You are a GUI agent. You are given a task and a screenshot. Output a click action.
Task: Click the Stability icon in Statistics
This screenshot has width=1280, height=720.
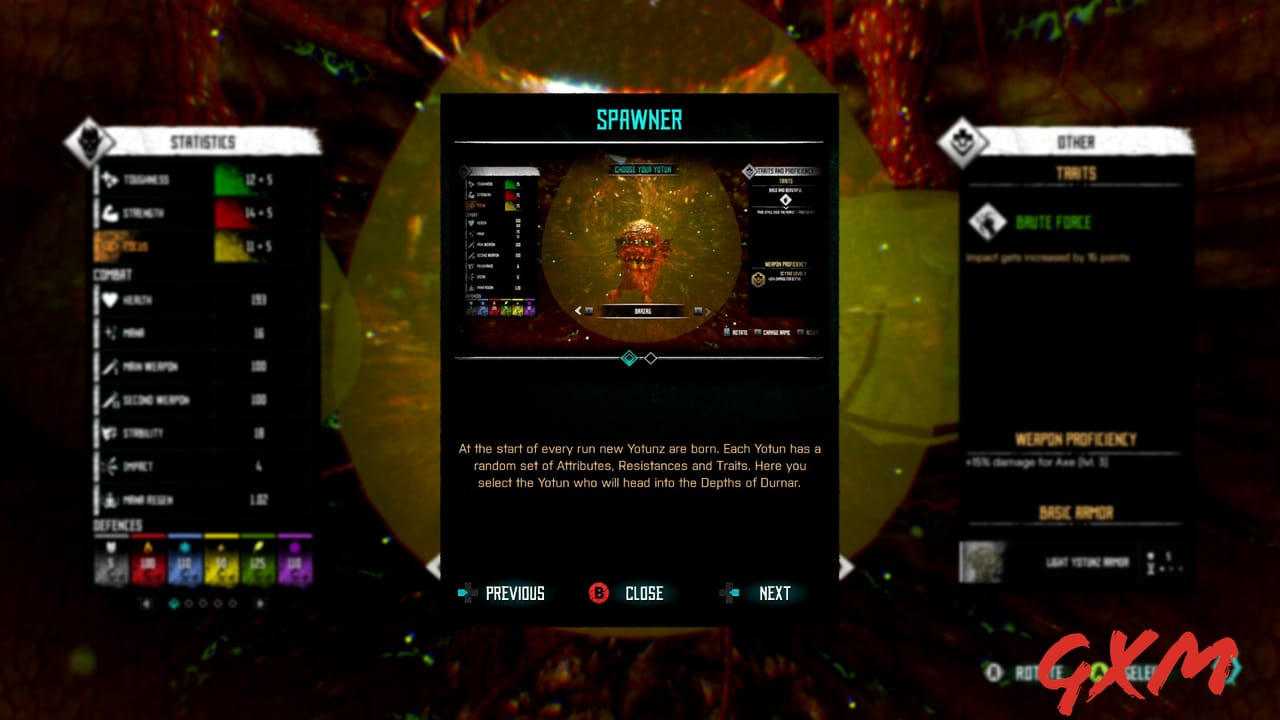(108, 433)
